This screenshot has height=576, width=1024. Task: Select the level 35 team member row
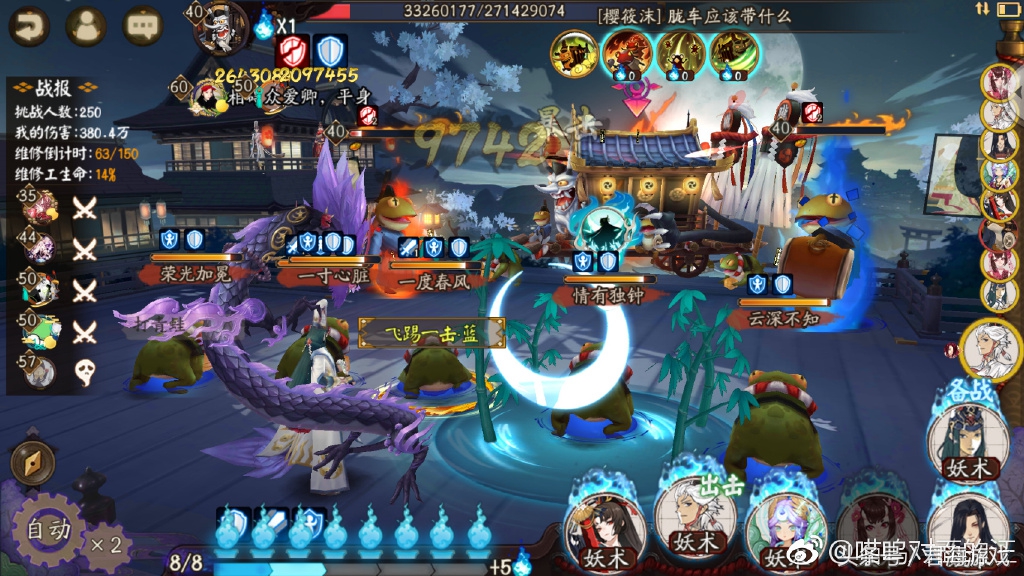41,205
